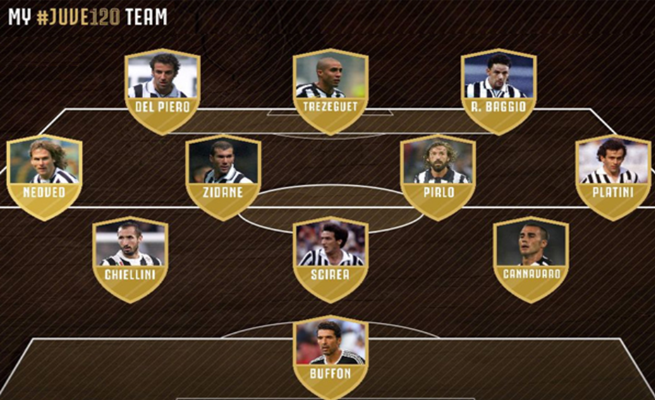
Task: Select the Pirlo midfielder card
Action: click(437, 177)
